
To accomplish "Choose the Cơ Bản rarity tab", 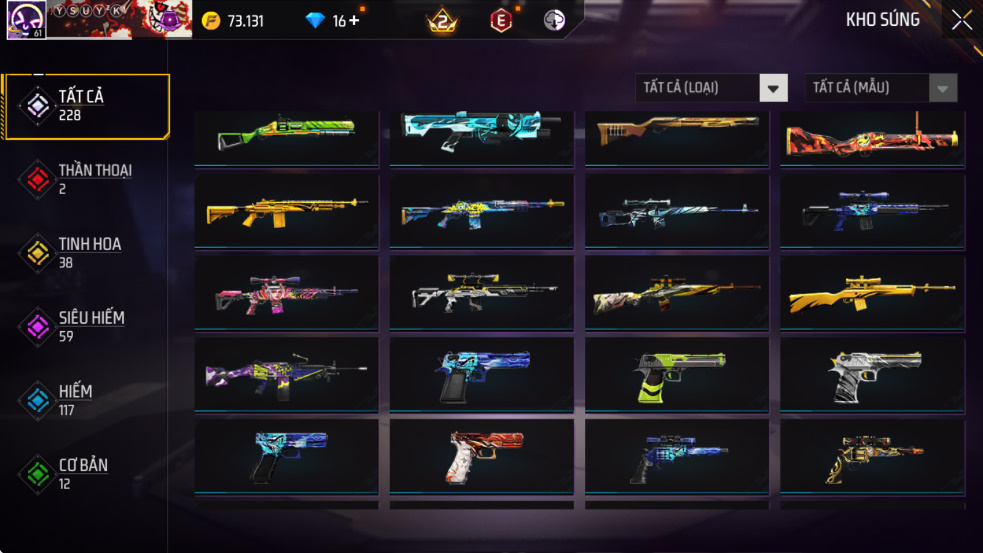I will 86,474.
